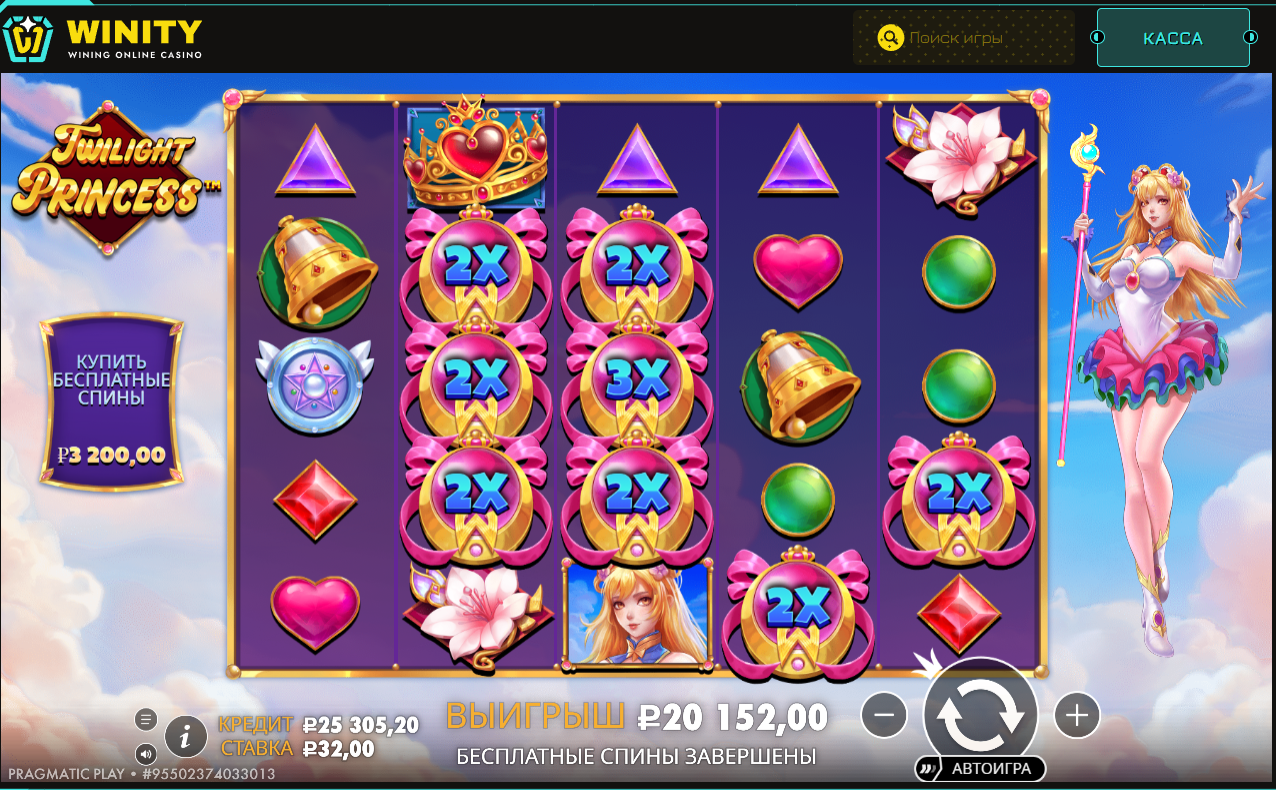Buy free spins for ₽3 200,00
Image resolution: width=1276 pixels, height=790 pixels.
click(111, 404)
